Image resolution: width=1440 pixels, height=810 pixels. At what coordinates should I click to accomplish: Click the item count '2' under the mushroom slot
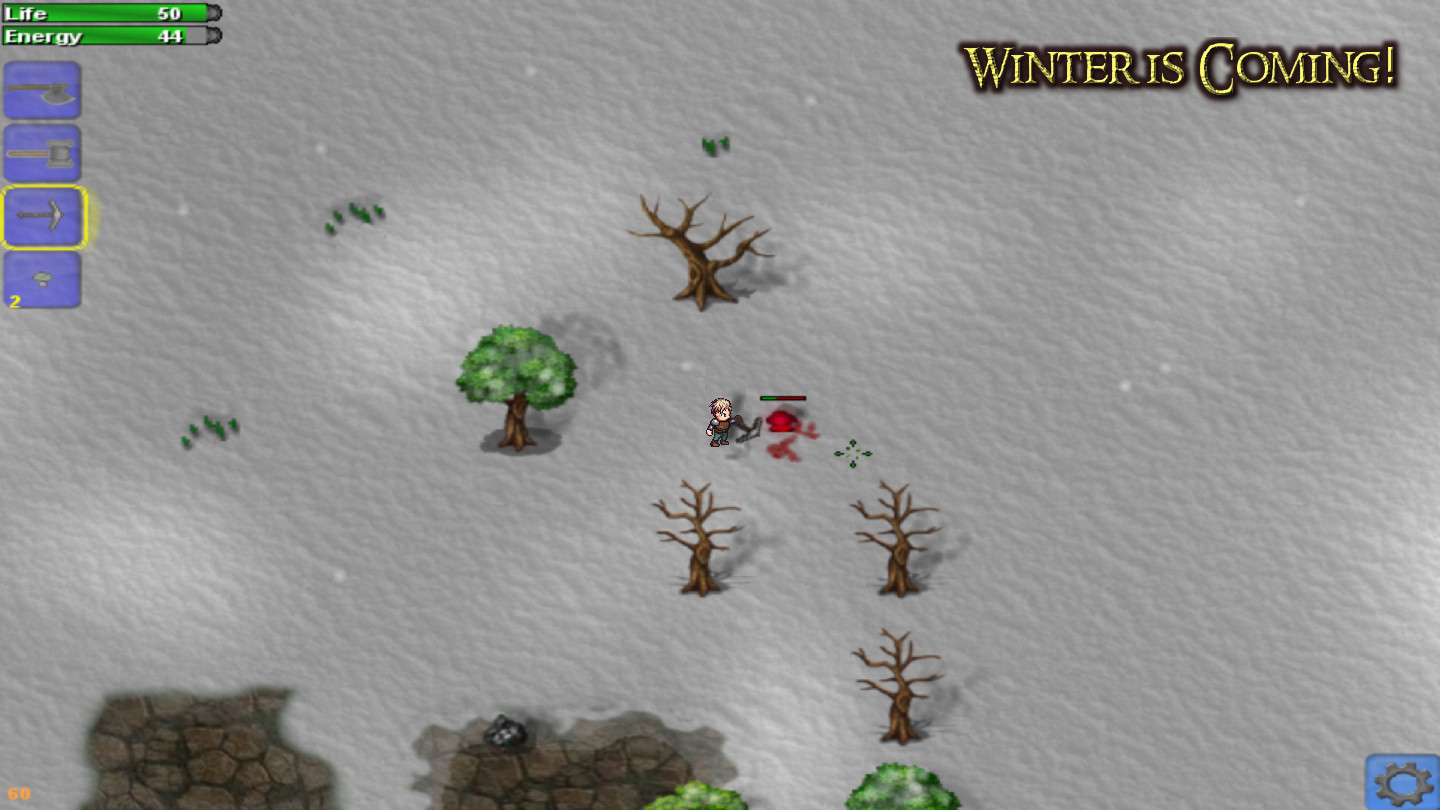(x=15, y=300)
